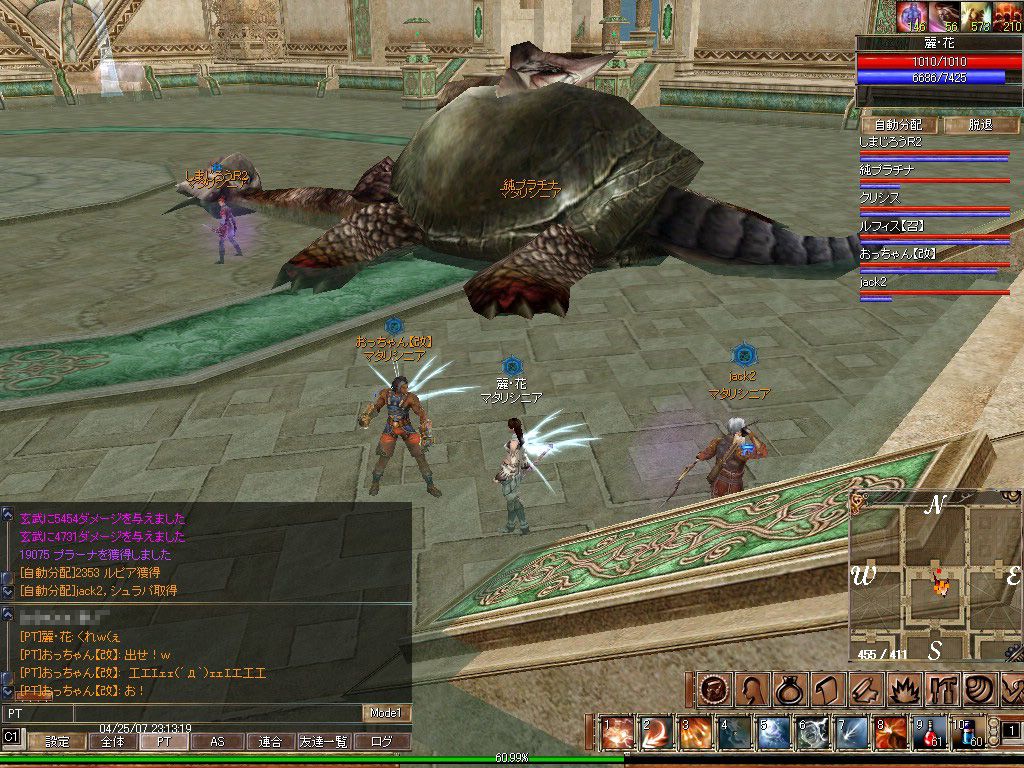Open the 設定 settings button
This screenshot has width=1024, height=768.
point(57,742)
